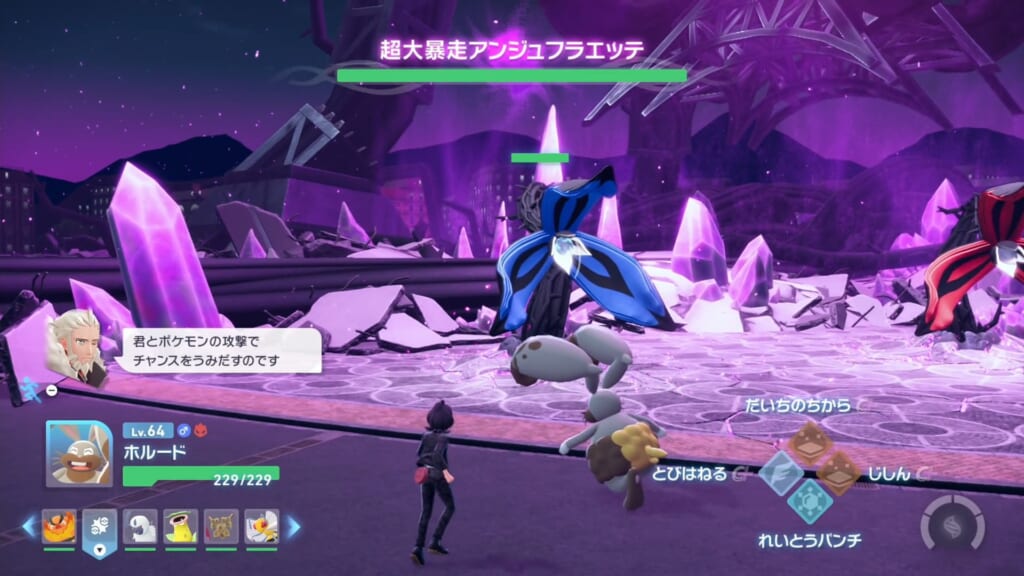Select ホルード's large portrait
Screen dimensions: 1024x576
79,453
